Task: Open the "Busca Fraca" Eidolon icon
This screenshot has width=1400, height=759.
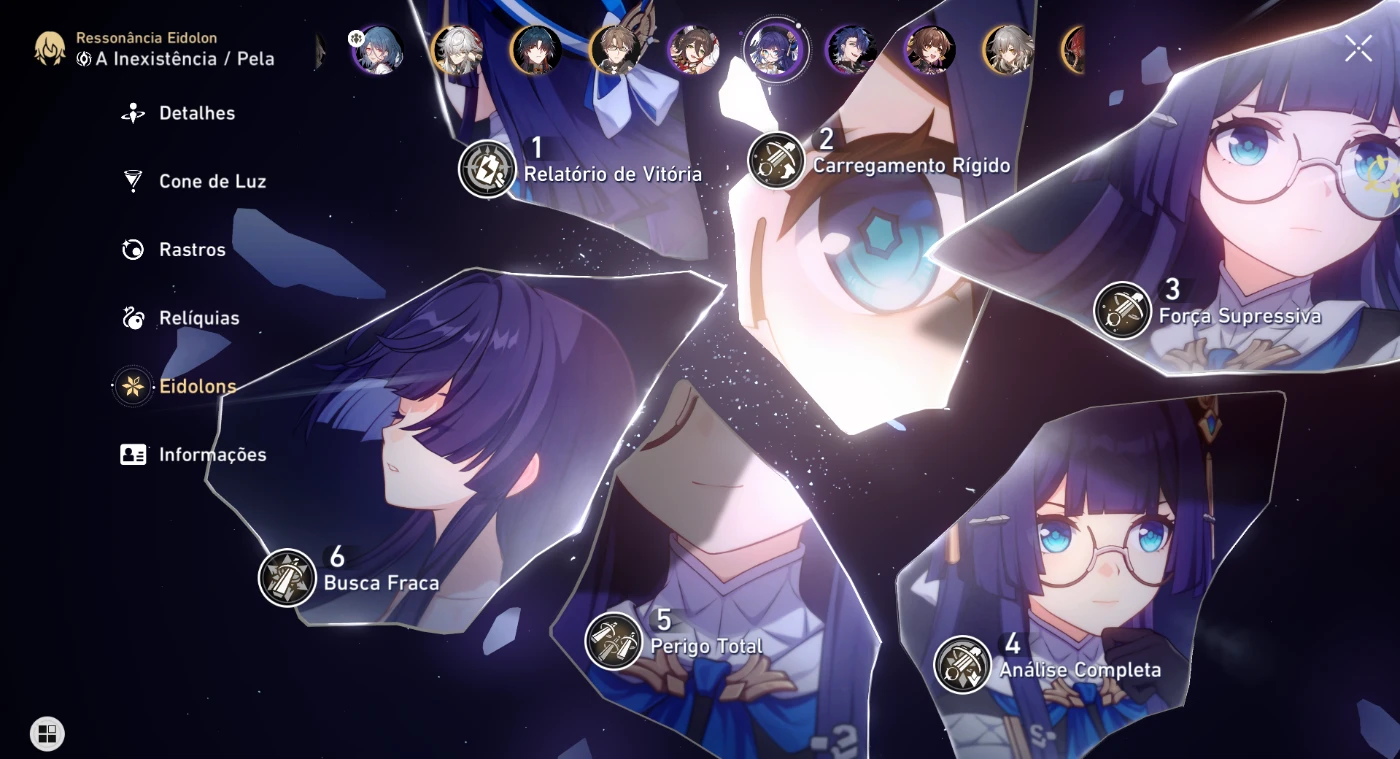Action: pyautogui.click(x=287, y=574)
